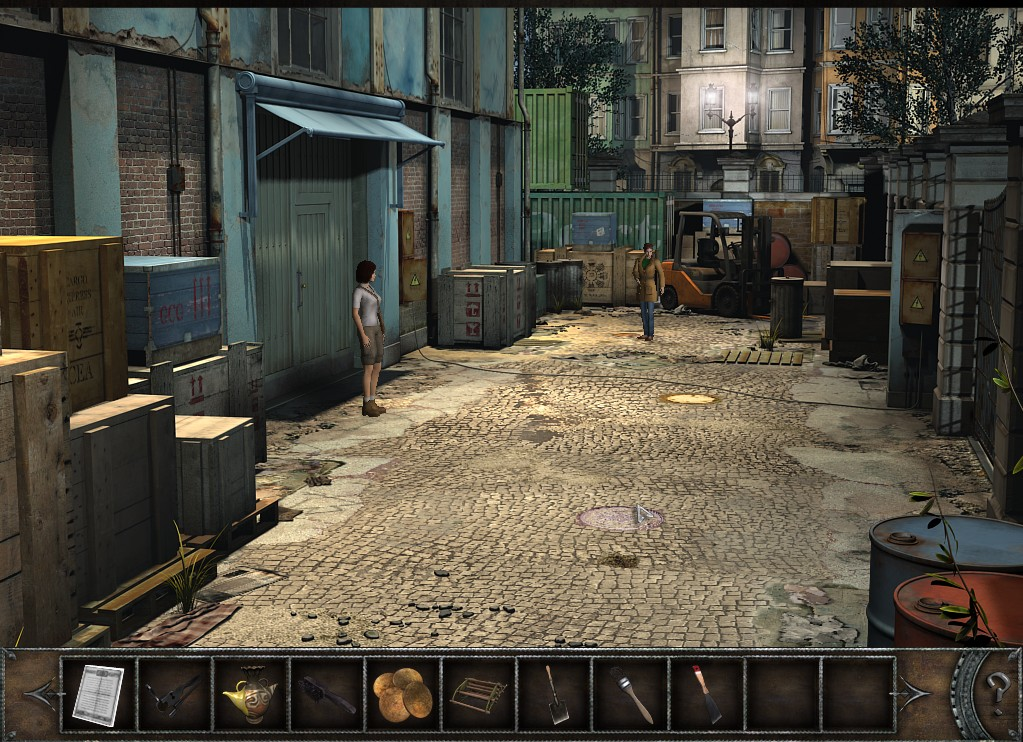Open the question mark help button

click(996, 689)
